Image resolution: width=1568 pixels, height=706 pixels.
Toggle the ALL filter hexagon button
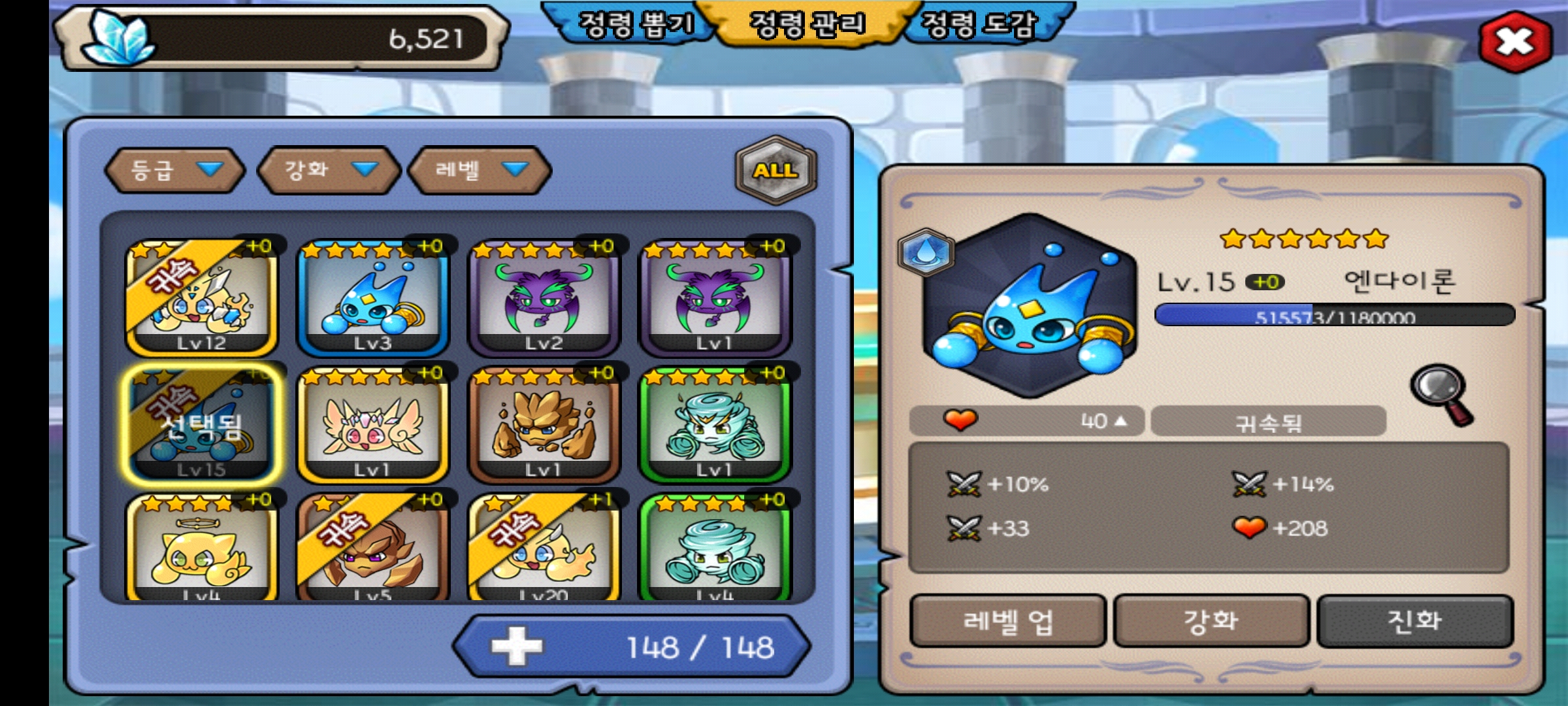tap(776, 170)
